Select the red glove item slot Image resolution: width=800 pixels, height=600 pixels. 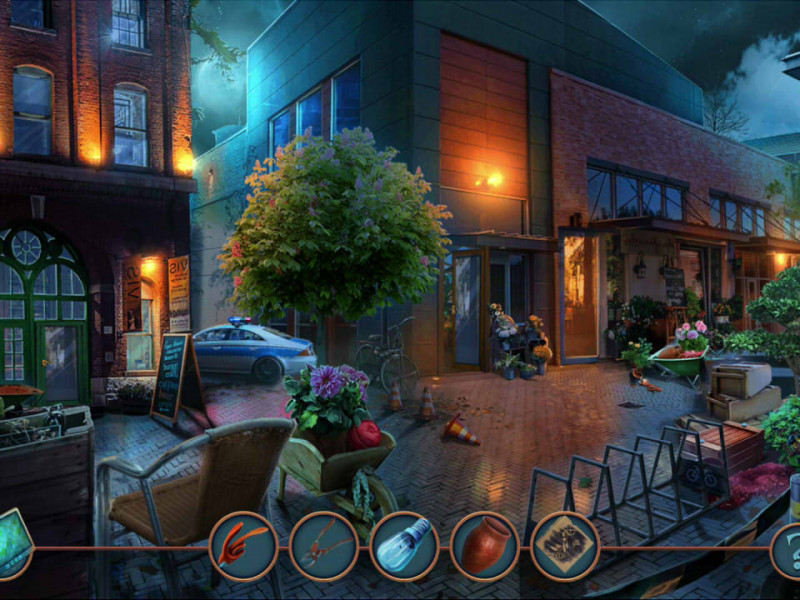(x=243, y=546)
